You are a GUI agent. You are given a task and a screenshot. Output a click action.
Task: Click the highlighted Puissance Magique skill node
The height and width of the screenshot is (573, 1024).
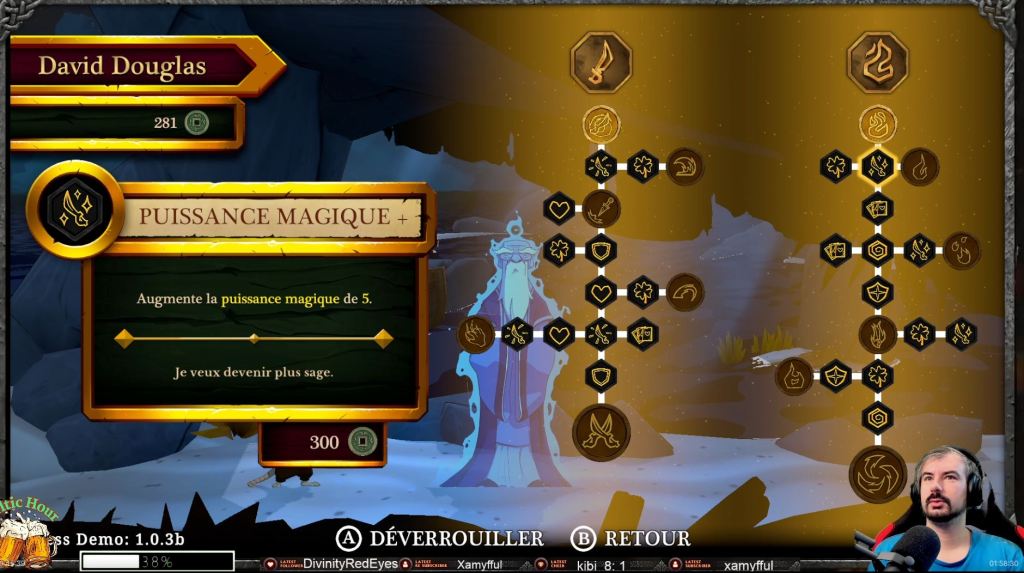pos(877,166)
